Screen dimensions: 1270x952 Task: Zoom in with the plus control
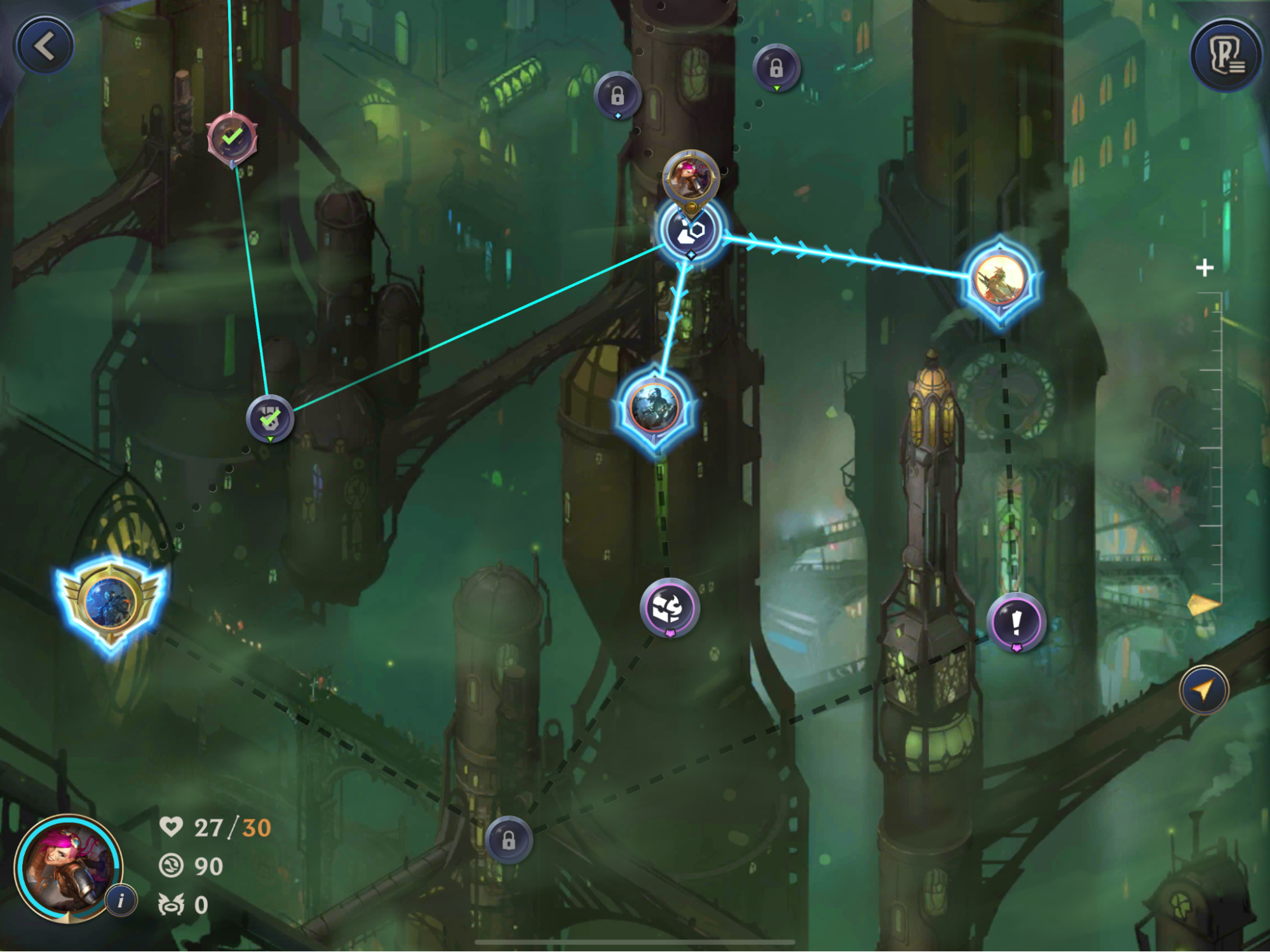tap(1204, 268)
